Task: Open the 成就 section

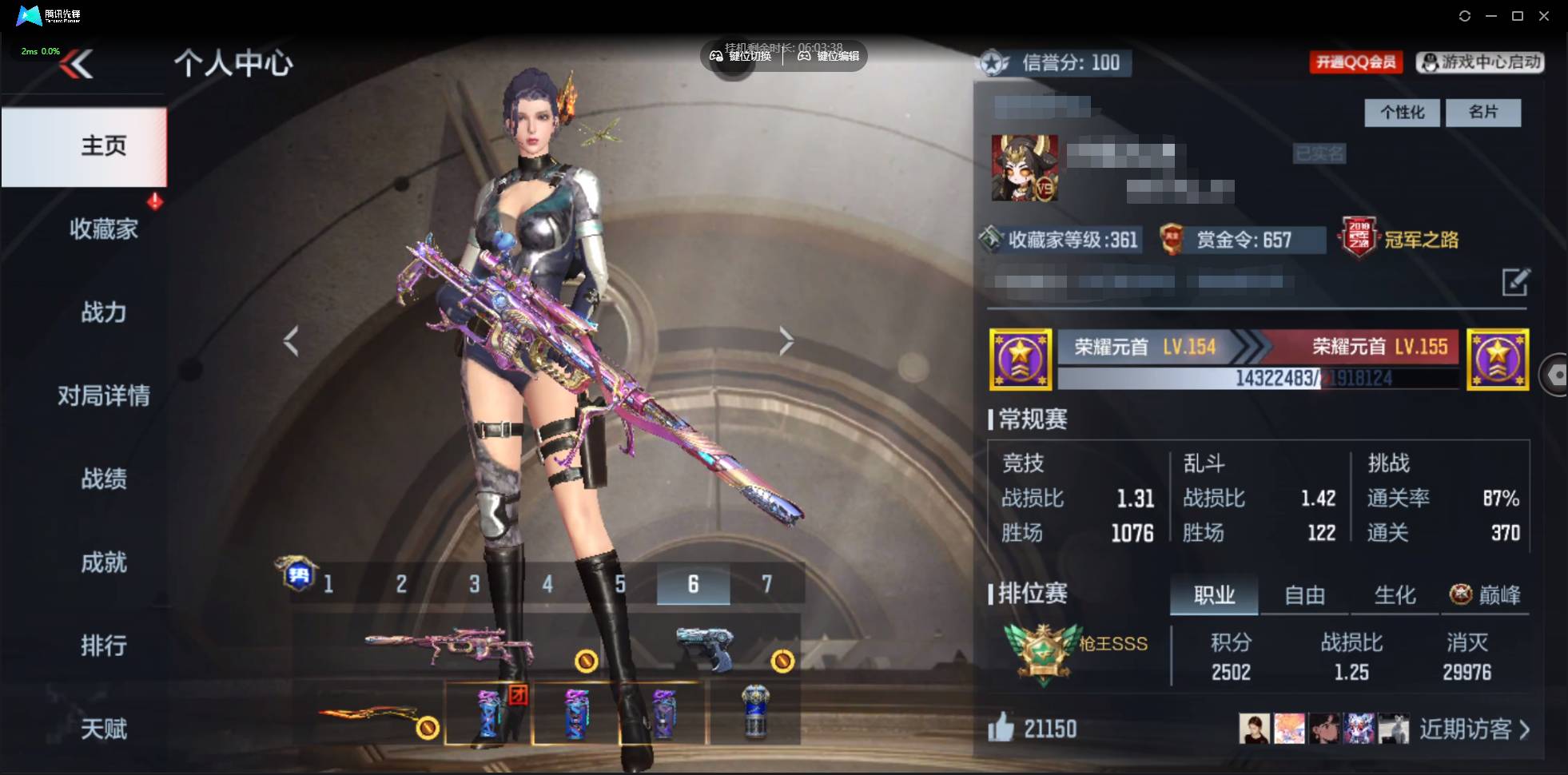Action: pyautogui.click(x=103, y=562)
